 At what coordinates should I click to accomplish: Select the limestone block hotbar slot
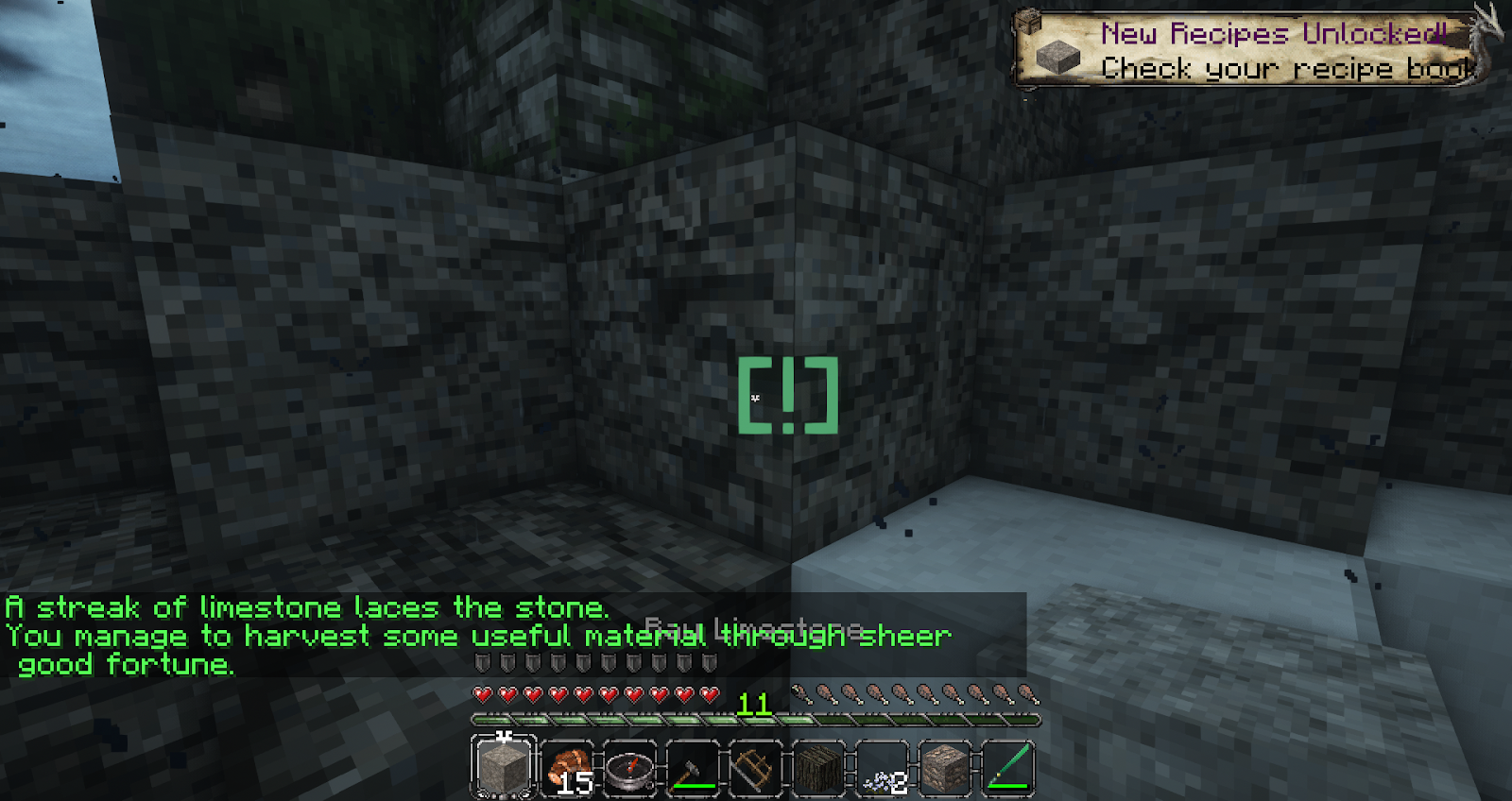point(503,766)
